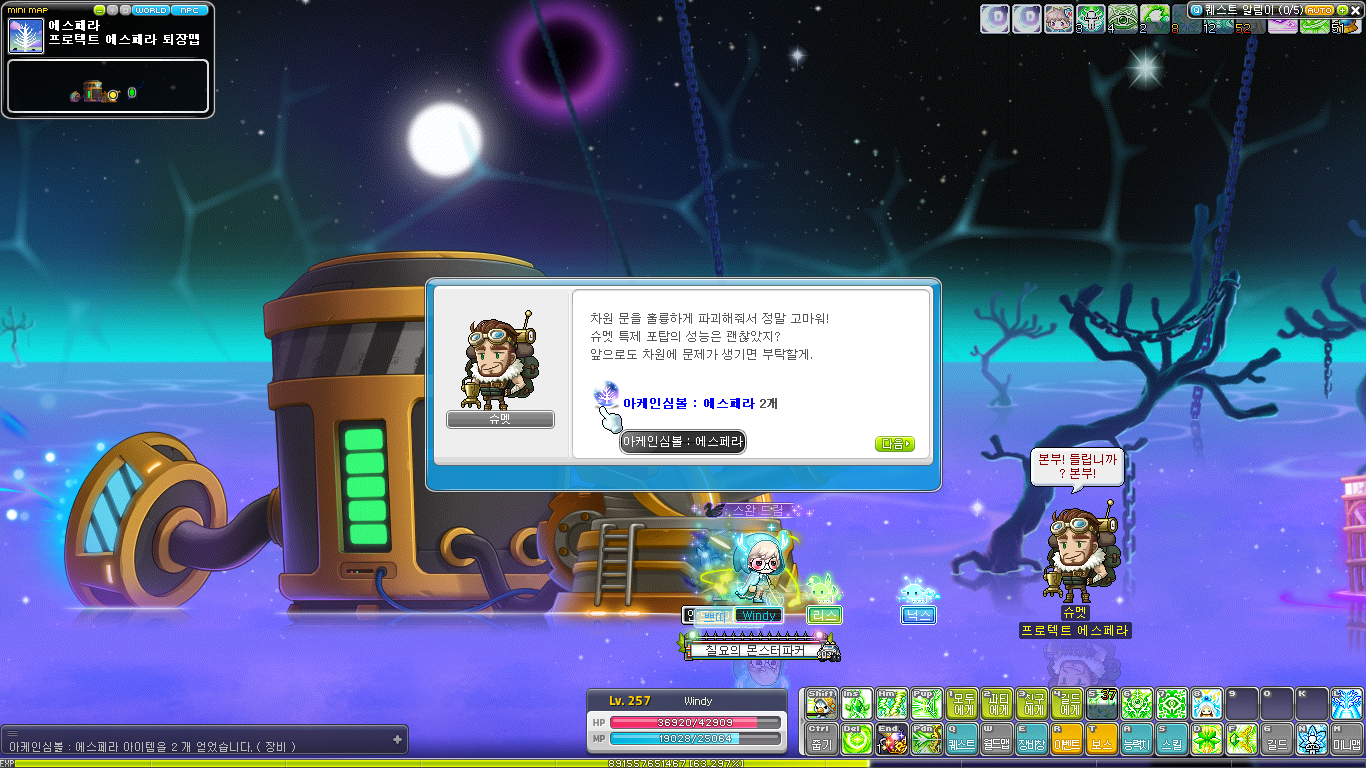Click the chat input field at bottom left

[200, 740]
